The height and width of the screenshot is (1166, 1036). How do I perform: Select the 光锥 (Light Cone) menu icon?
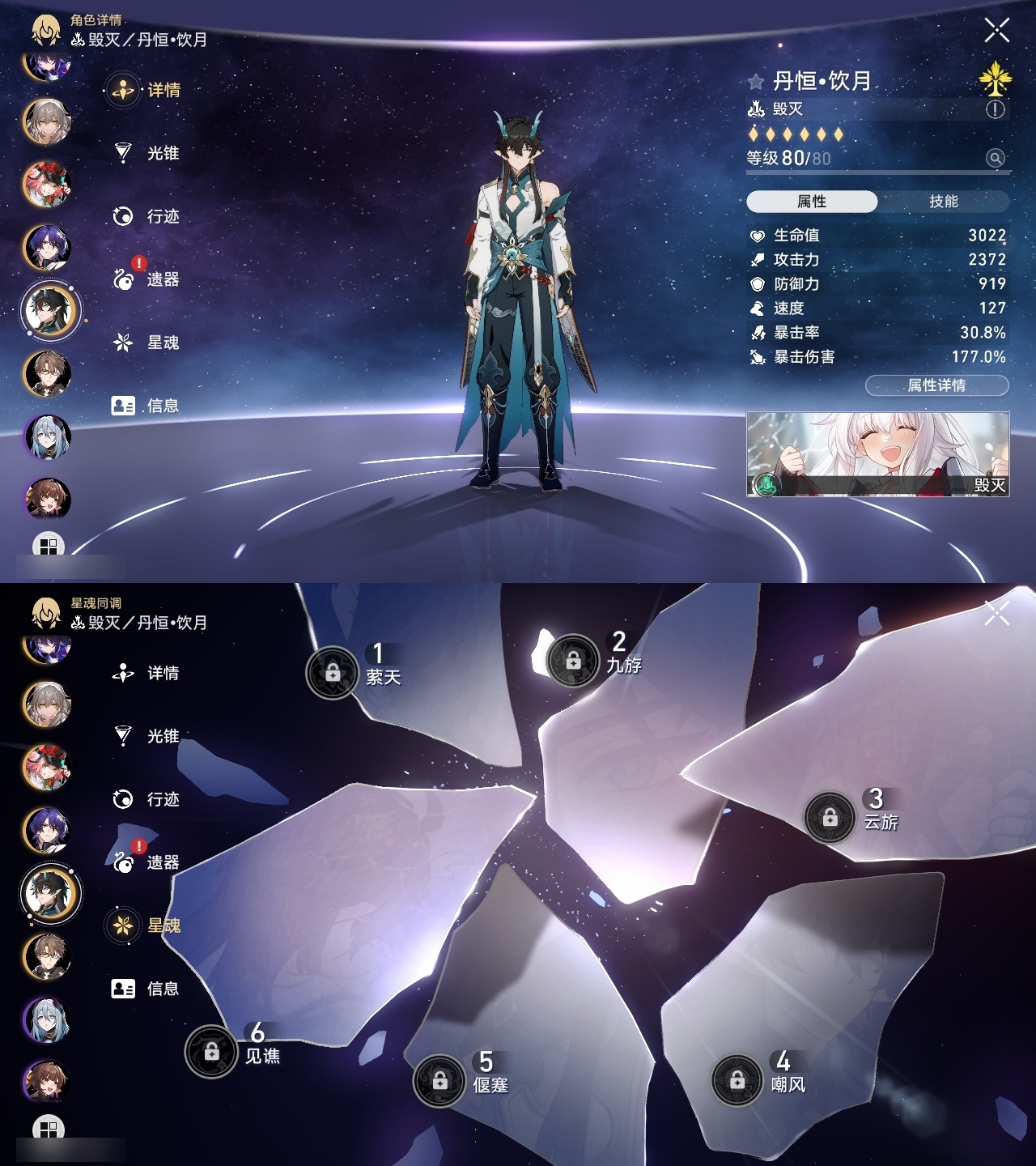click(x=121, y=154)
